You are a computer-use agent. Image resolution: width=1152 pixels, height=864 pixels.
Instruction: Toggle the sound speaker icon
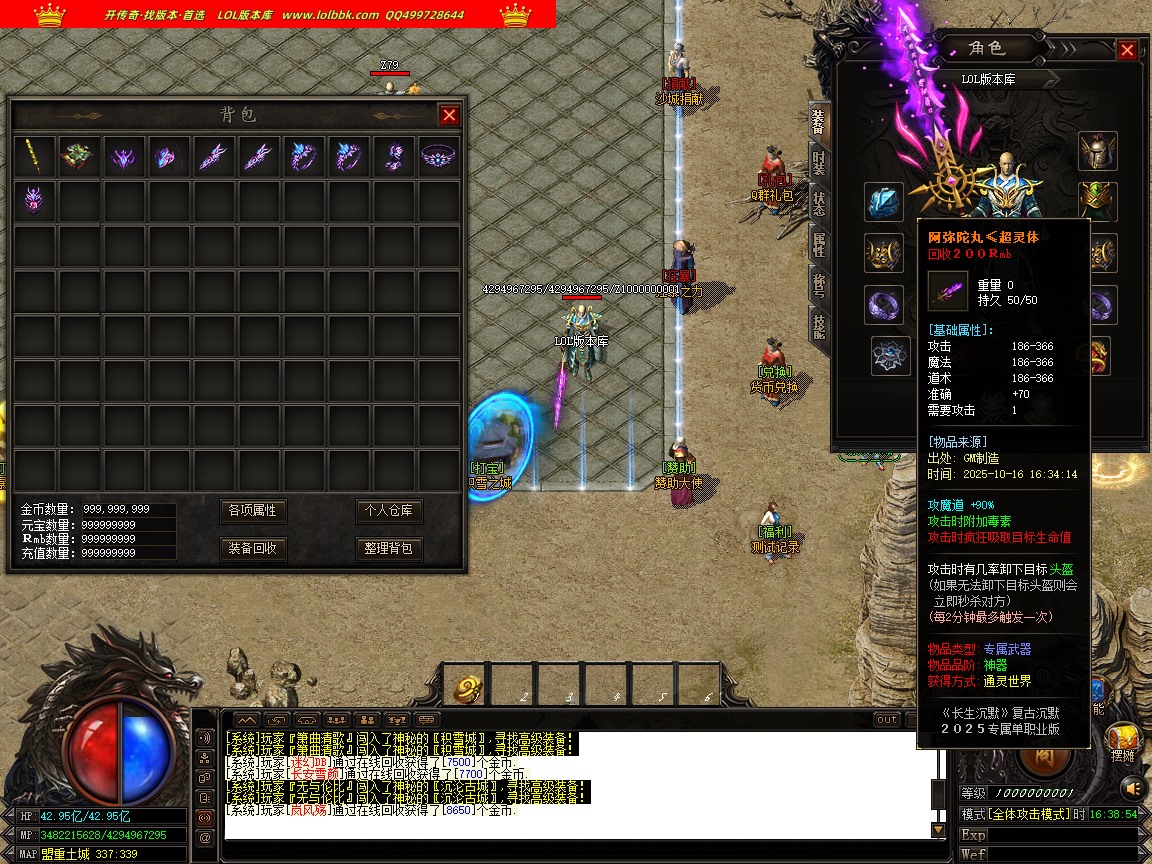(x=205, y=738)
